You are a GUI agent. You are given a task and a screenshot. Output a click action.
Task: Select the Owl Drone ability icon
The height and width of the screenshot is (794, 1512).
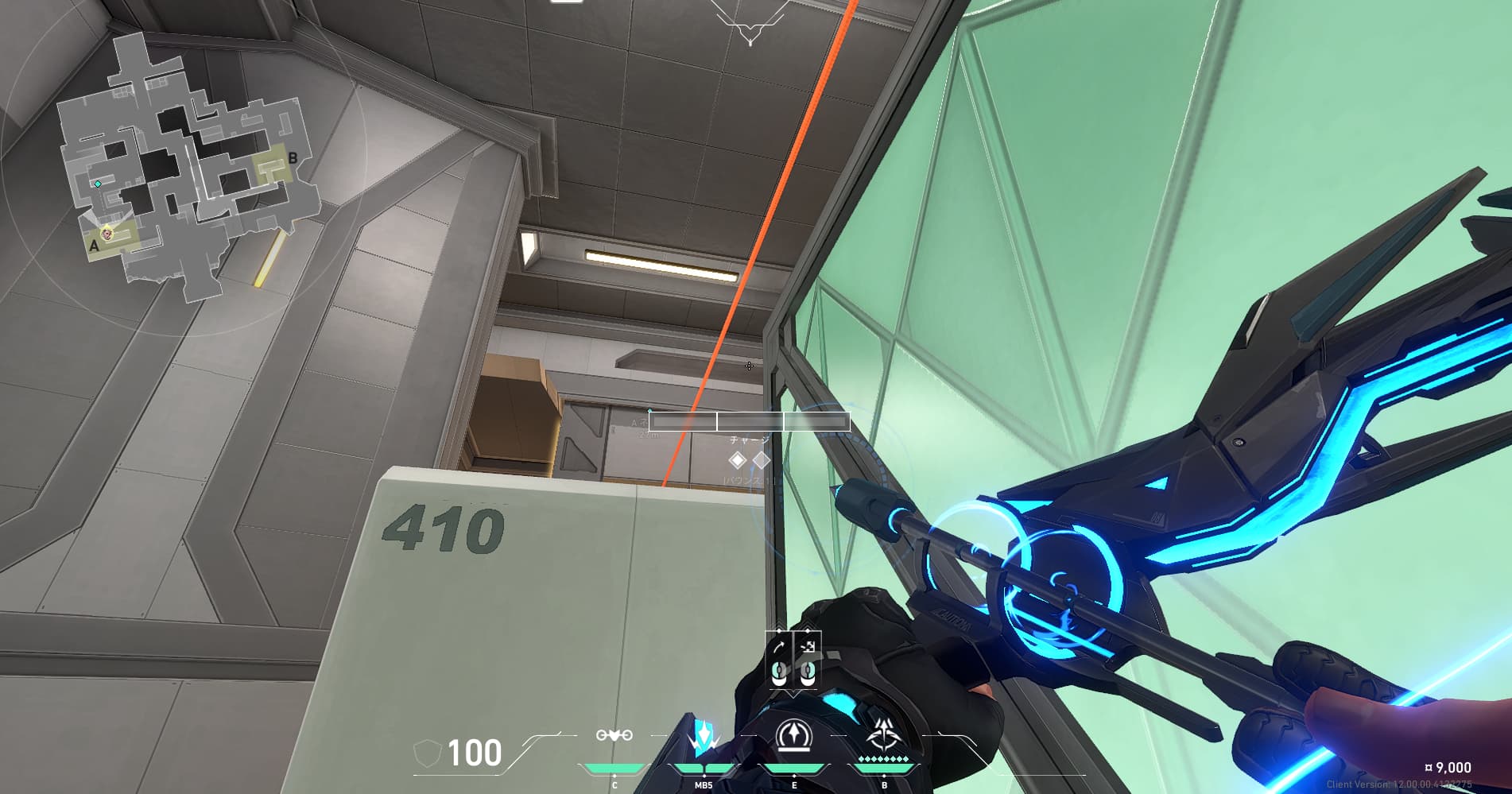pos(614,735)
